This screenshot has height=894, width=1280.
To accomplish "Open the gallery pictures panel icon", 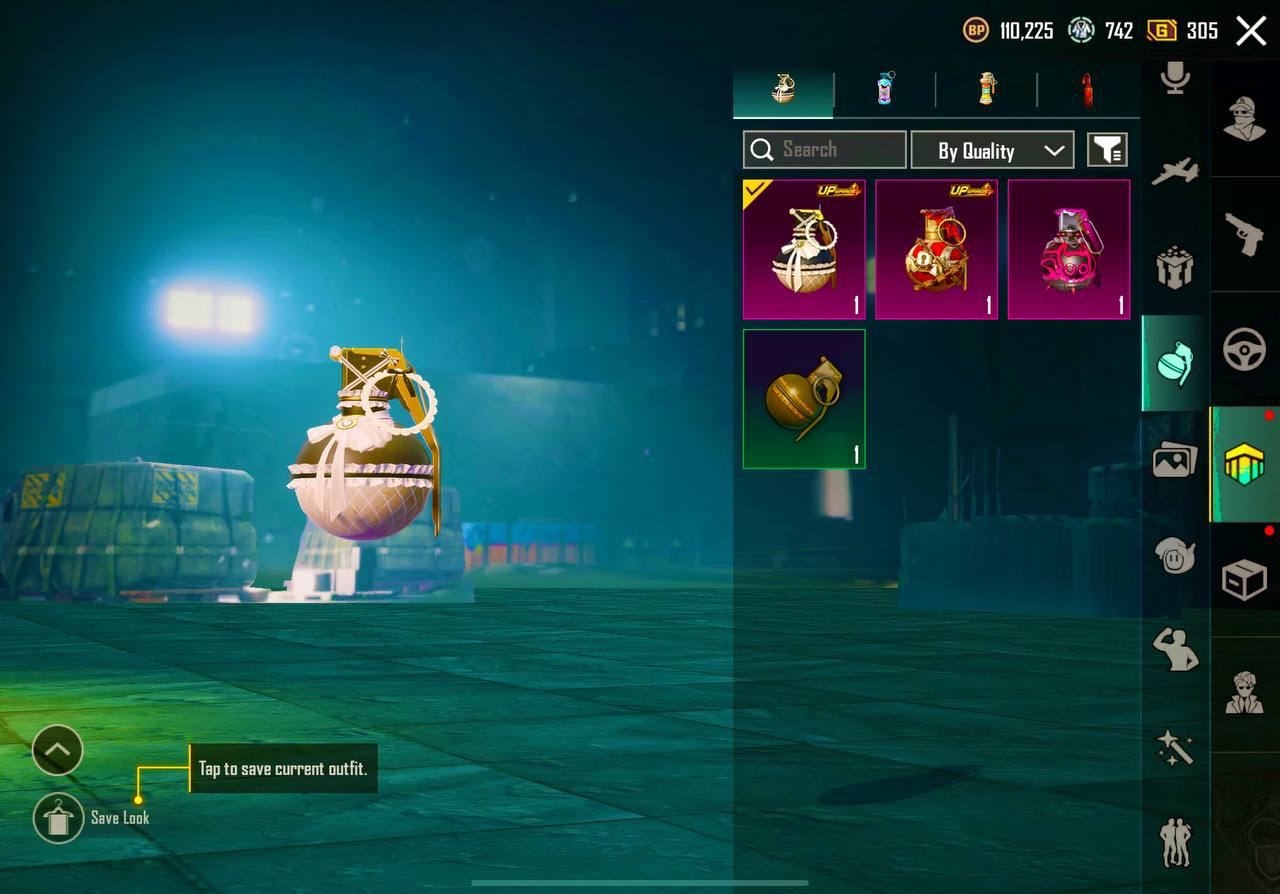I will tap(1173, 462).
